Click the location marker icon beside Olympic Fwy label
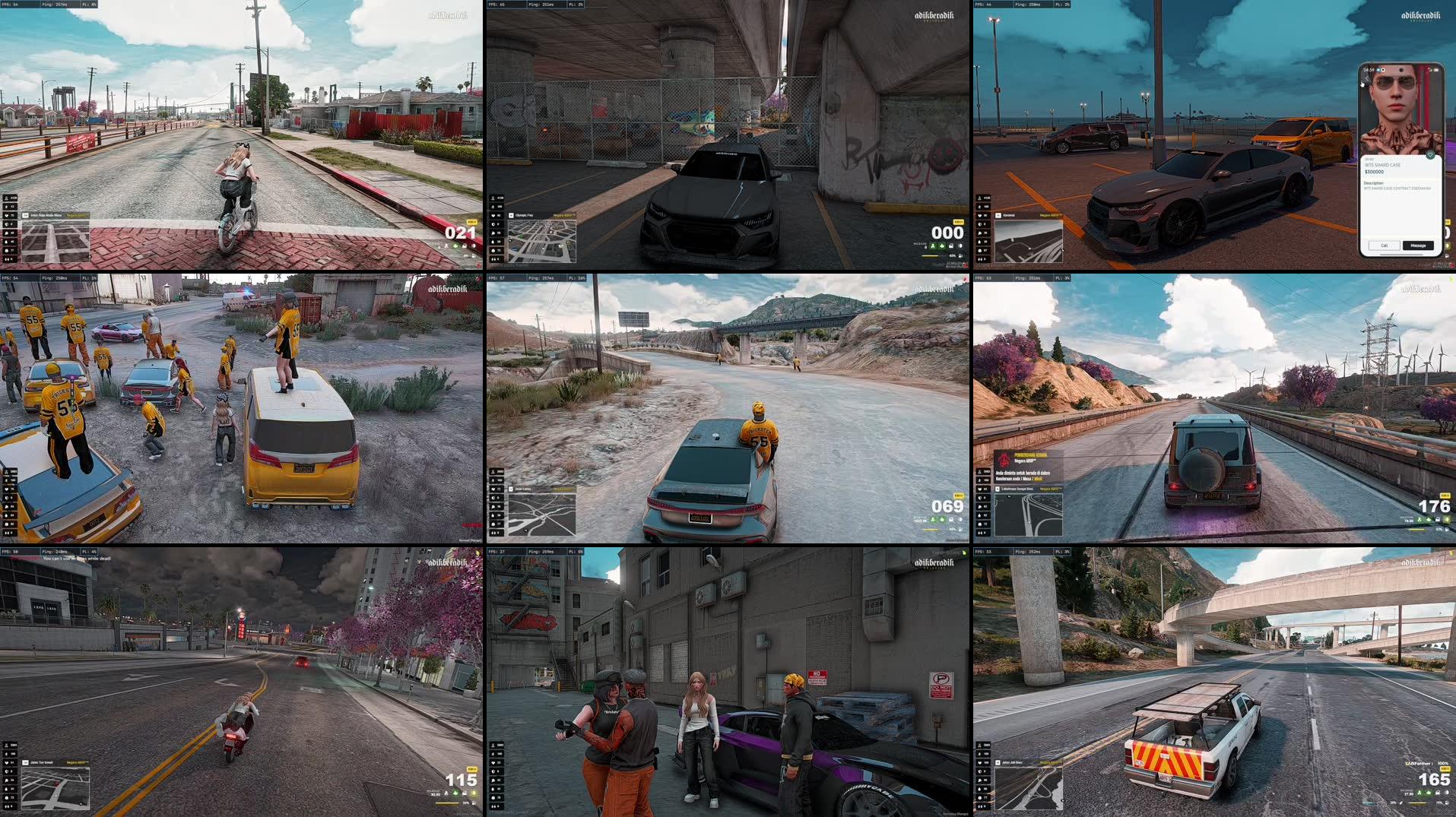 pyautogui.click(x=511, y=215)
